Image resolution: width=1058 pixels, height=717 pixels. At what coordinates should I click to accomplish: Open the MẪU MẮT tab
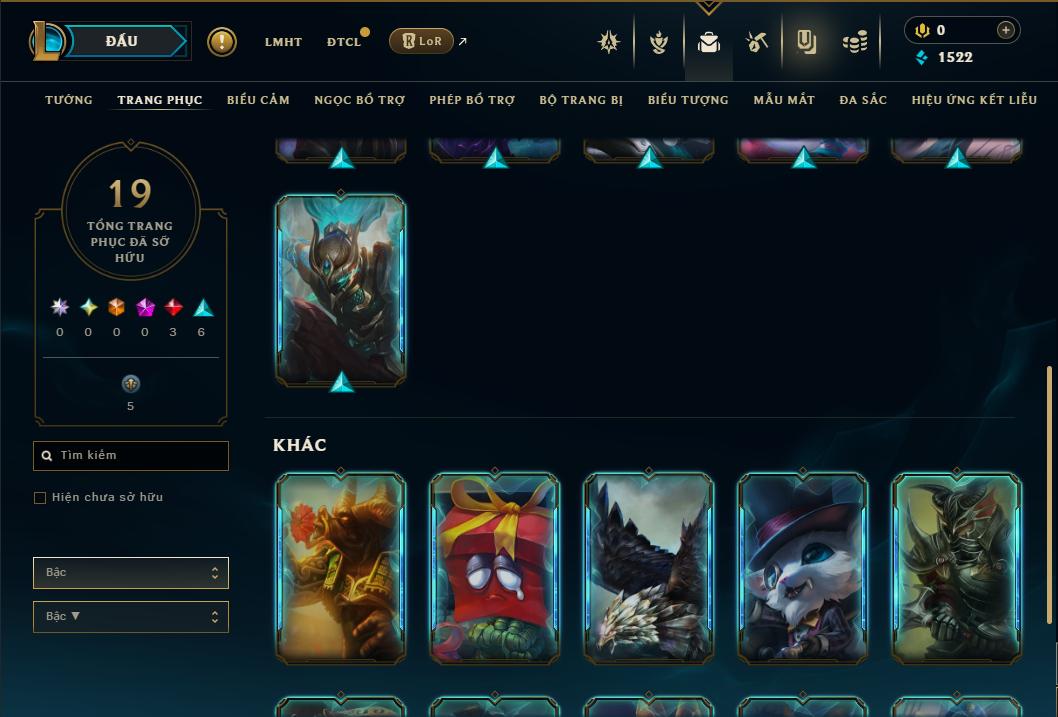pos(784,100)
